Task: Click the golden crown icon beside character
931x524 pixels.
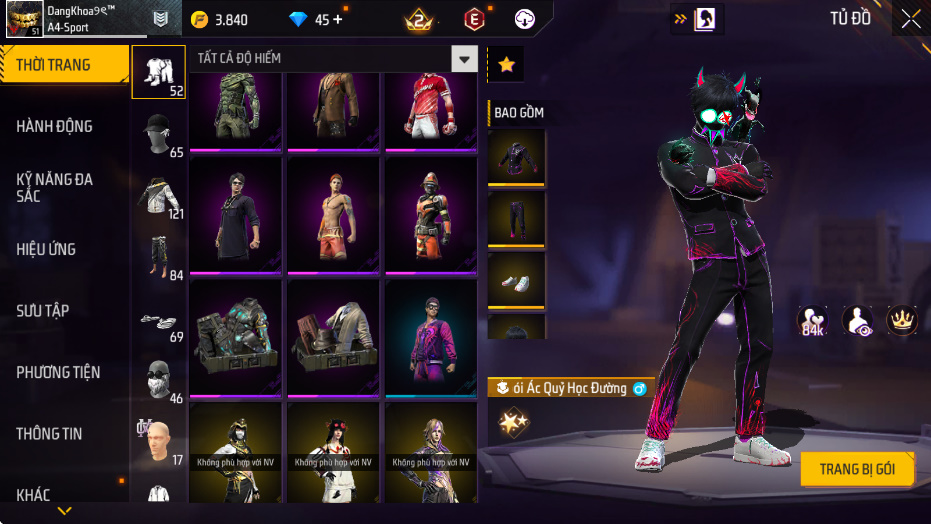Action: click(x=902, y=320)
